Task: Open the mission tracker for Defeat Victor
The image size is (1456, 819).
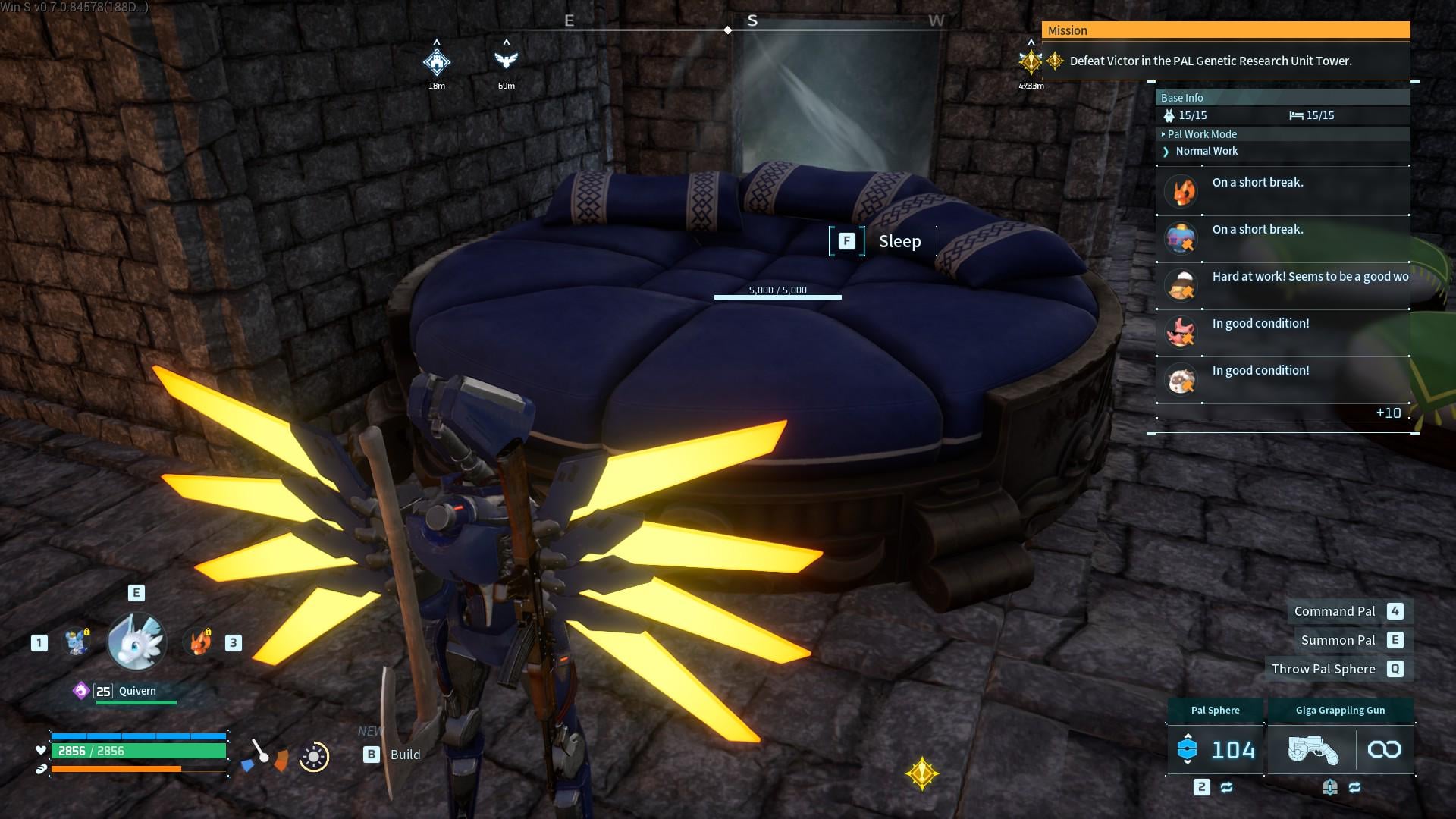Action: tap(1210, 61)
